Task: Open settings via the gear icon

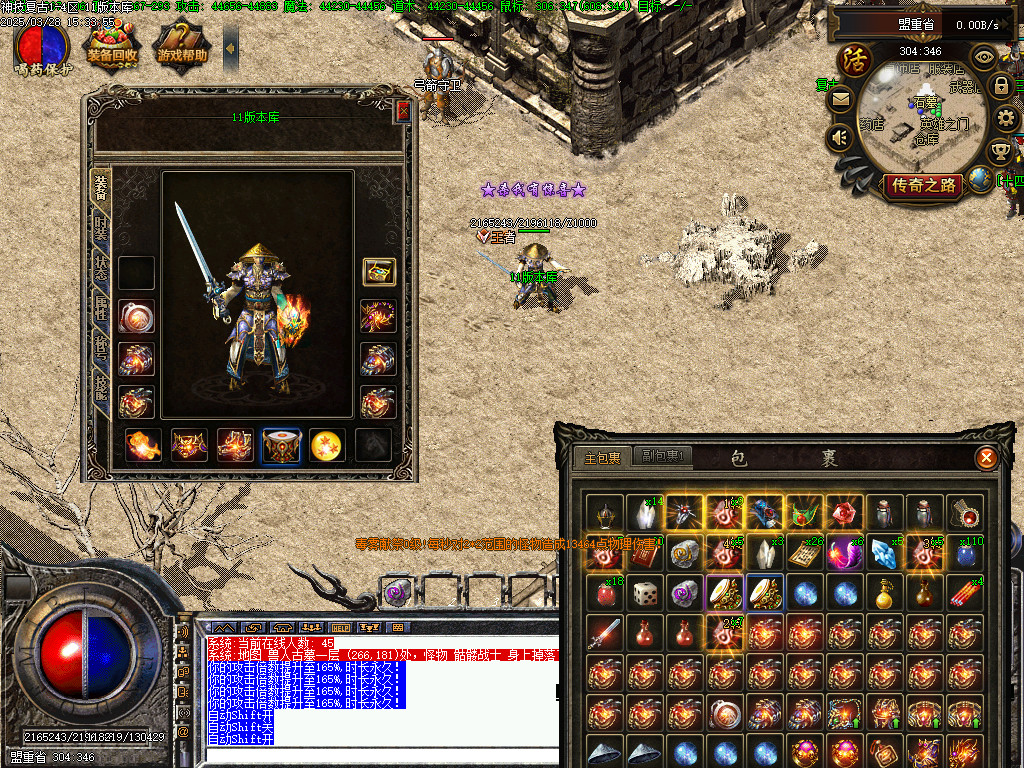Action: (x=1006, y=118)
